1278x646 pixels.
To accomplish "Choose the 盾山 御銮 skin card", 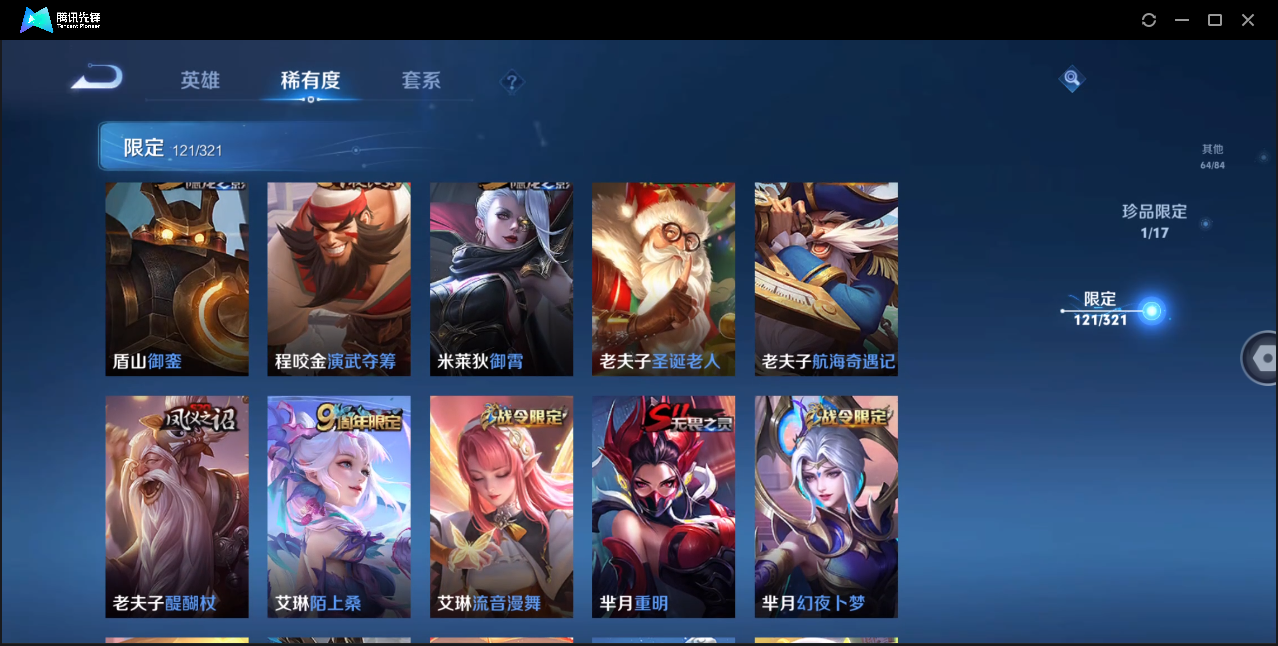I will 177,279.
